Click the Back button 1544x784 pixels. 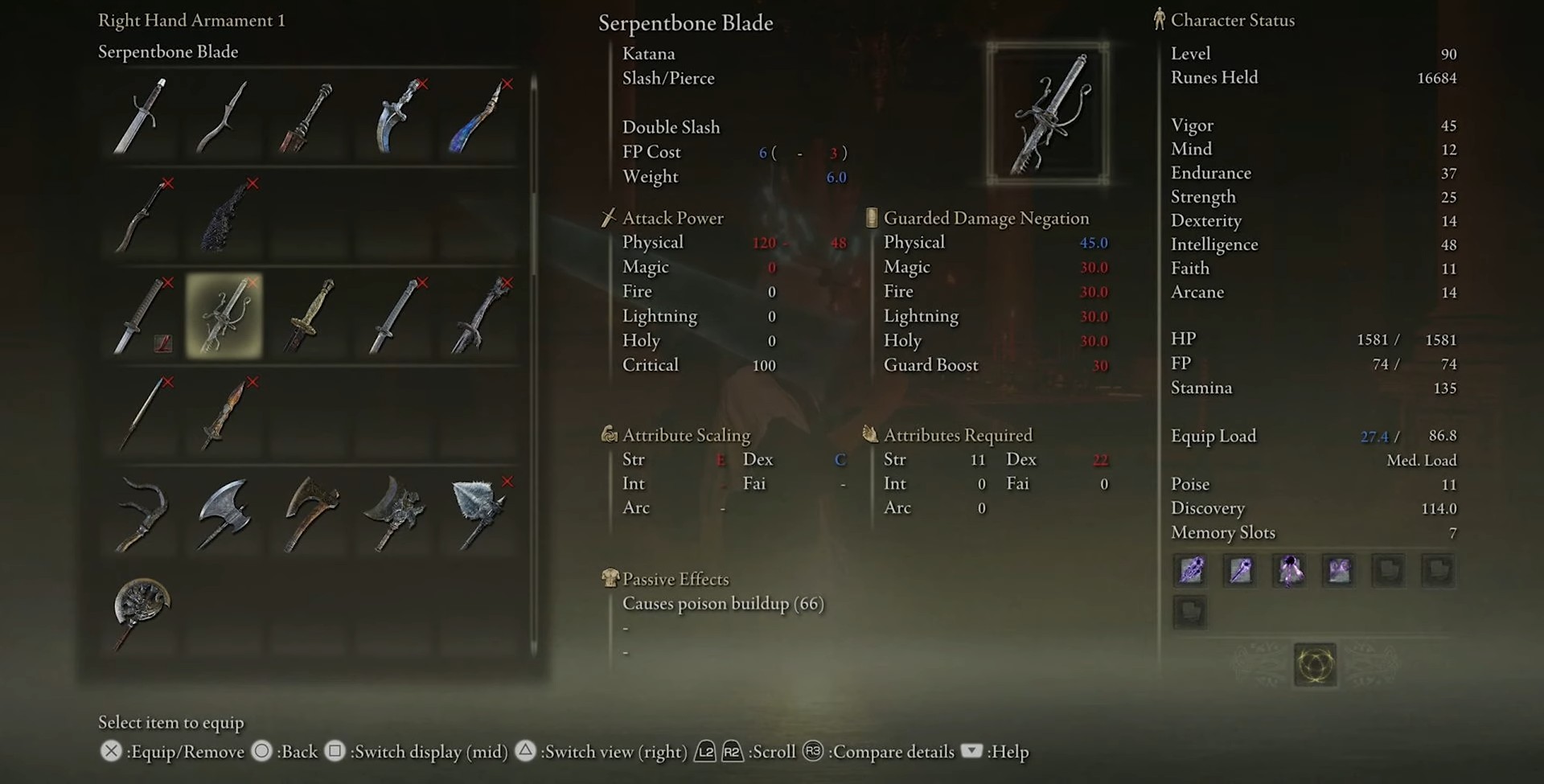261,751
